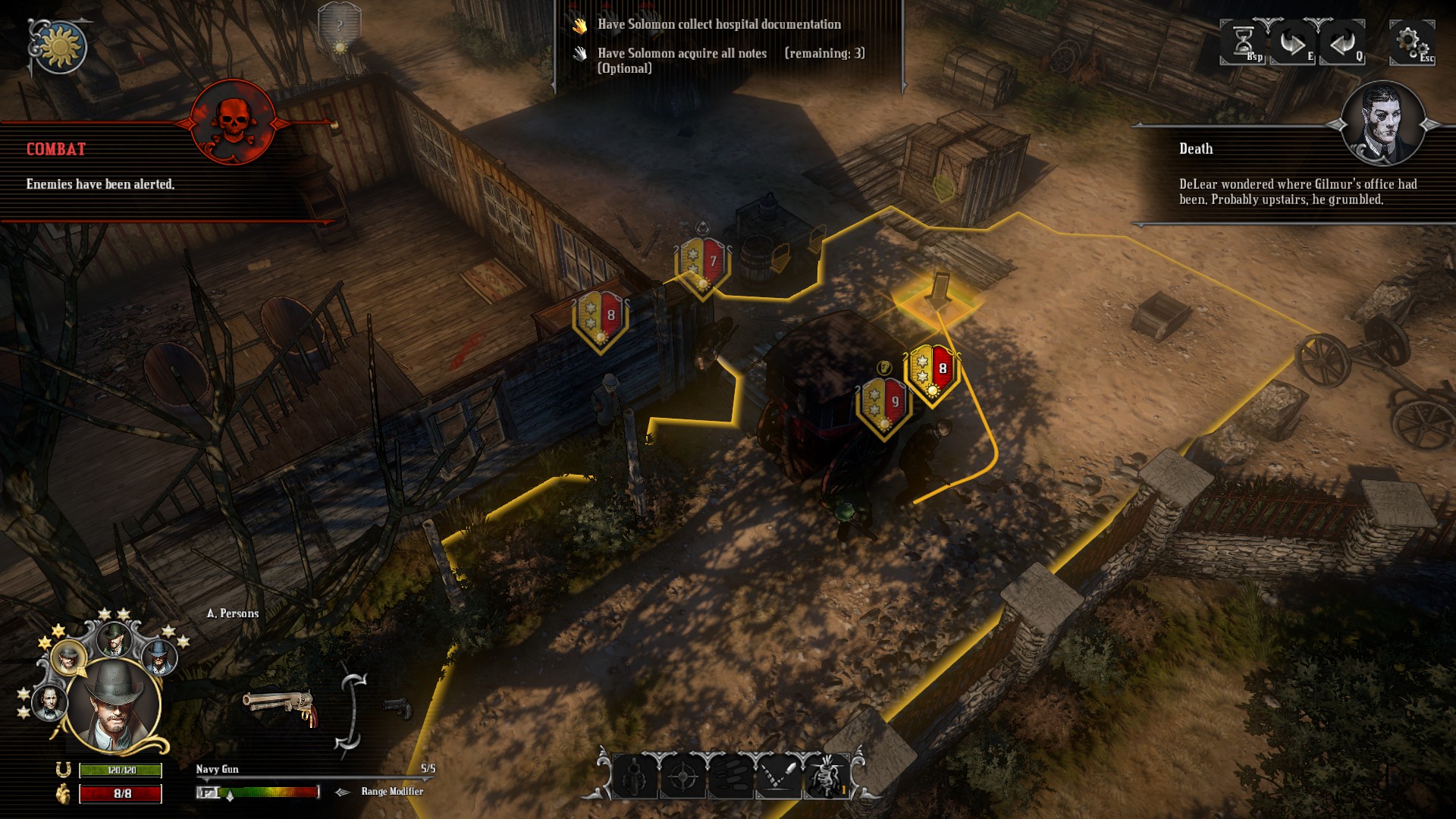Image resolution: width=1456 pixels, height=819 pixels.
Task: Select the blue hat posse member portrait
Action: click(158, 655)
